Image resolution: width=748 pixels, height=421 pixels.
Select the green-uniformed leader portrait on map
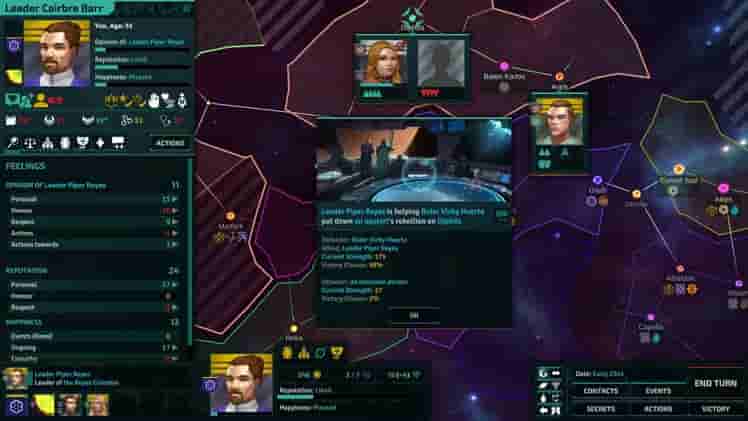[558, 122]
